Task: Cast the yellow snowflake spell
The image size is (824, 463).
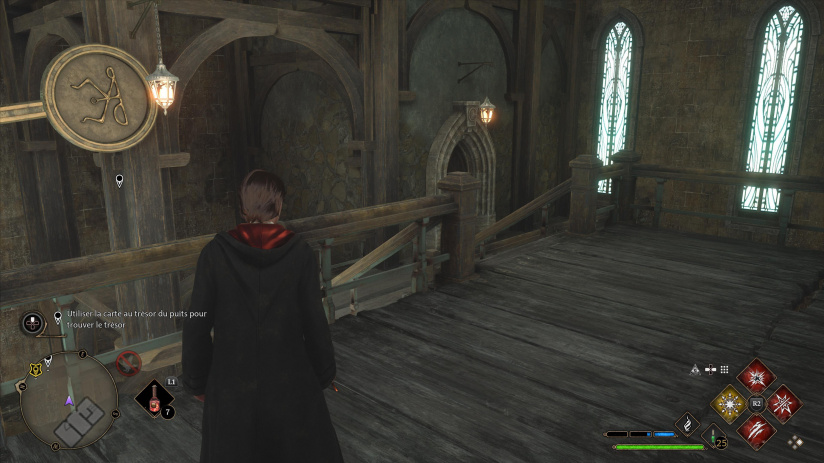Action: pyautogui.click(x=729, y=403)
